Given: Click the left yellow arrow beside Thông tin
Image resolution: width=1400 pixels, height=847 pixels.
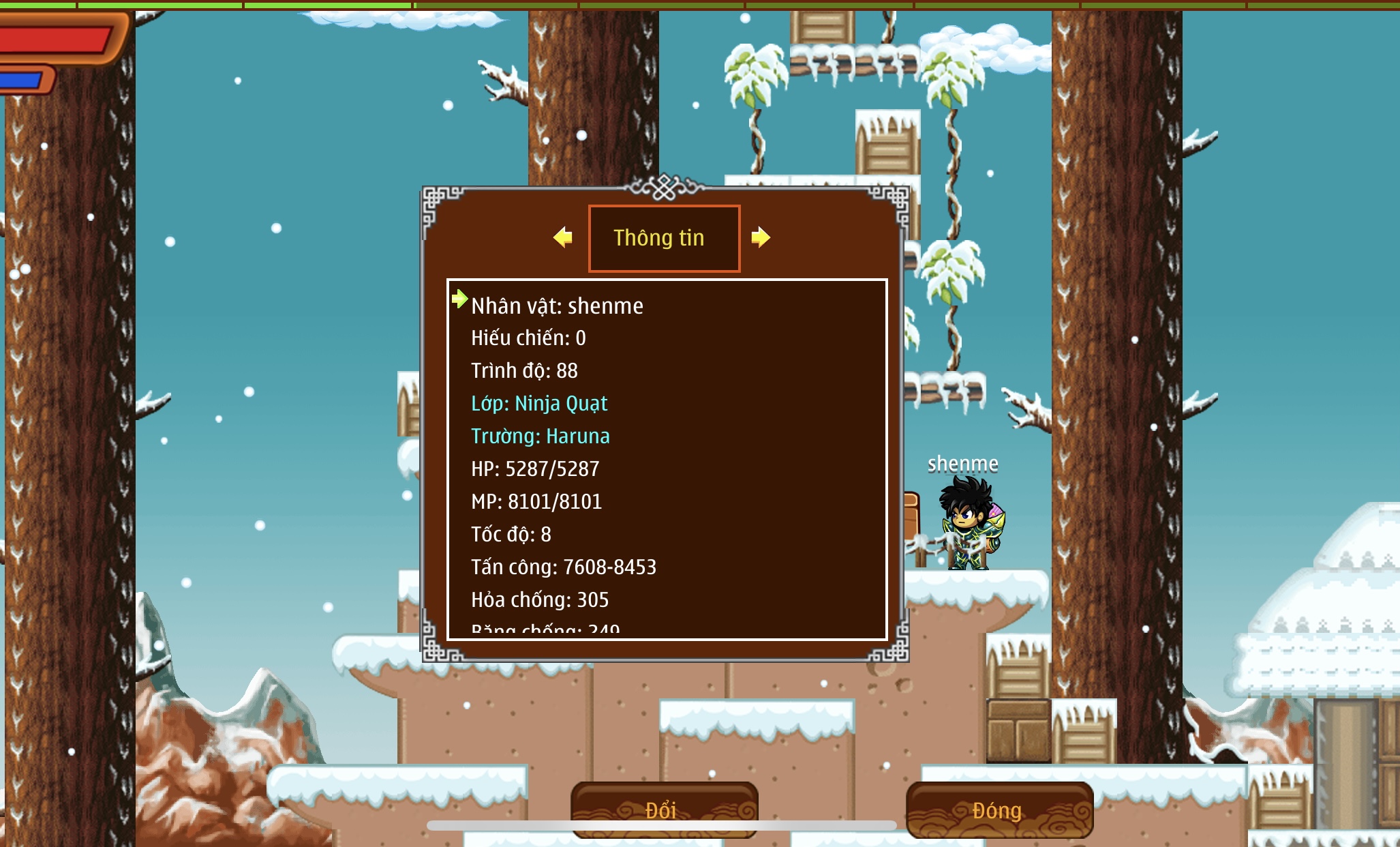Looking at the screenshot, I should (x=563, y=237).
